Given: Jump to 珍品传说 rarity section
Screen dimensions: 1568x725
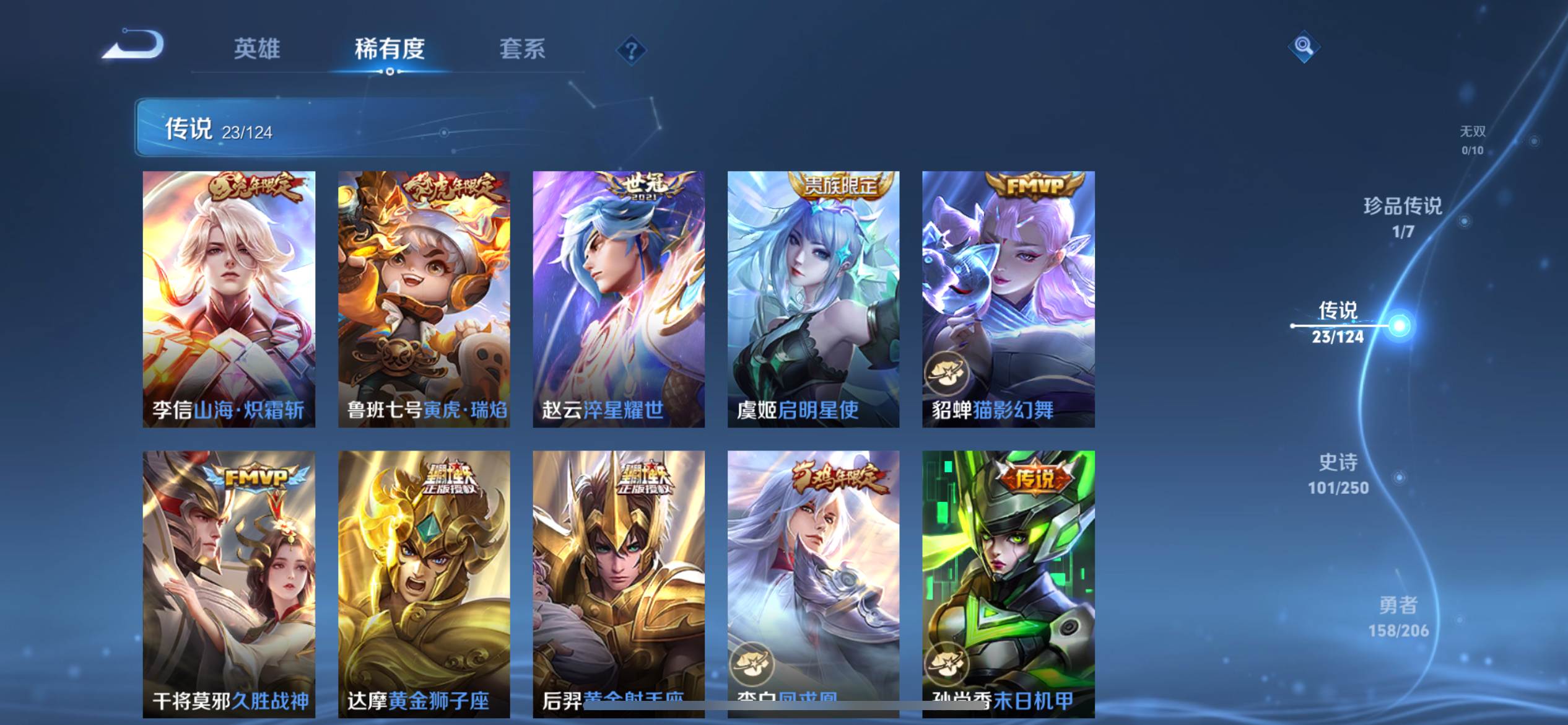Looking at the screenshot, I should 1403,217.
